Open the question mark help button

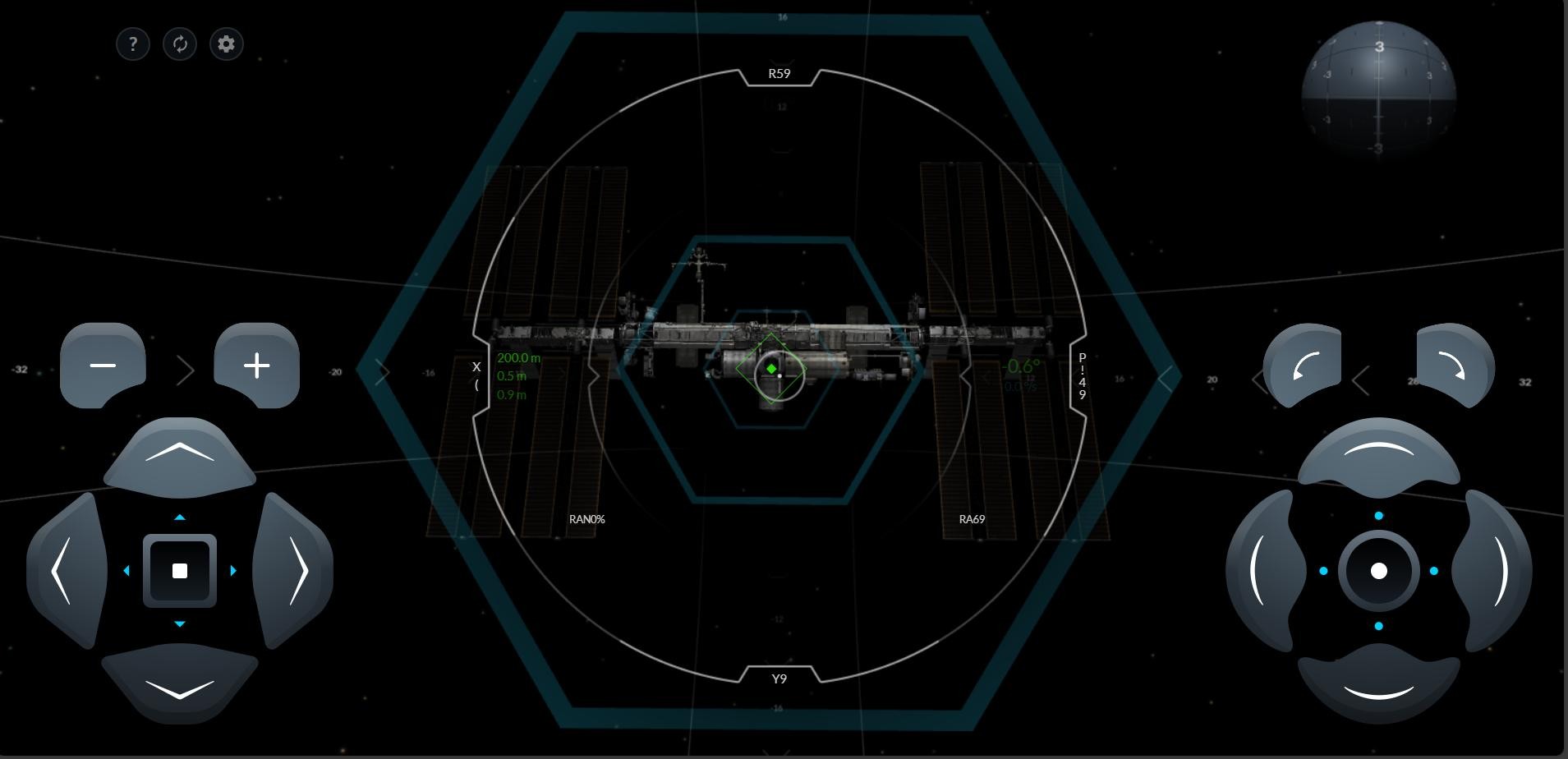[x=133, y=44]
